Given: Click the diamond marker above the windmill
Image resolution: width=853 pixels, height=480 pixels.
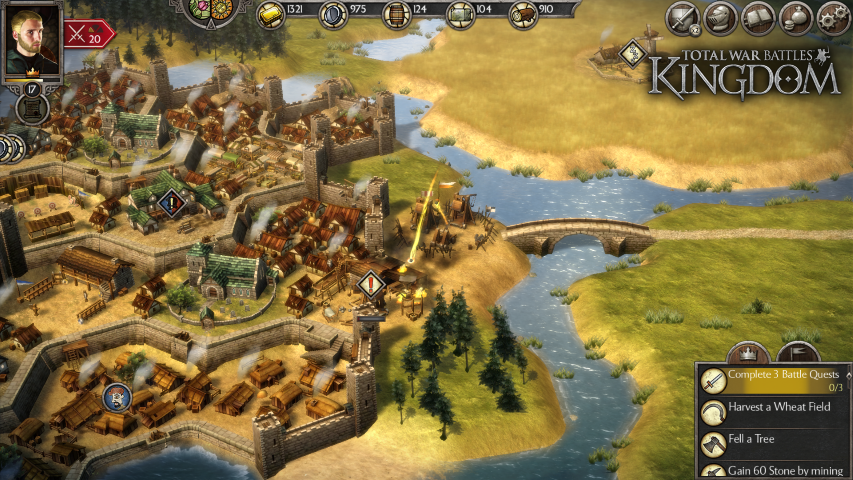Looking at the screenshot, I should [x=631, y=54].
